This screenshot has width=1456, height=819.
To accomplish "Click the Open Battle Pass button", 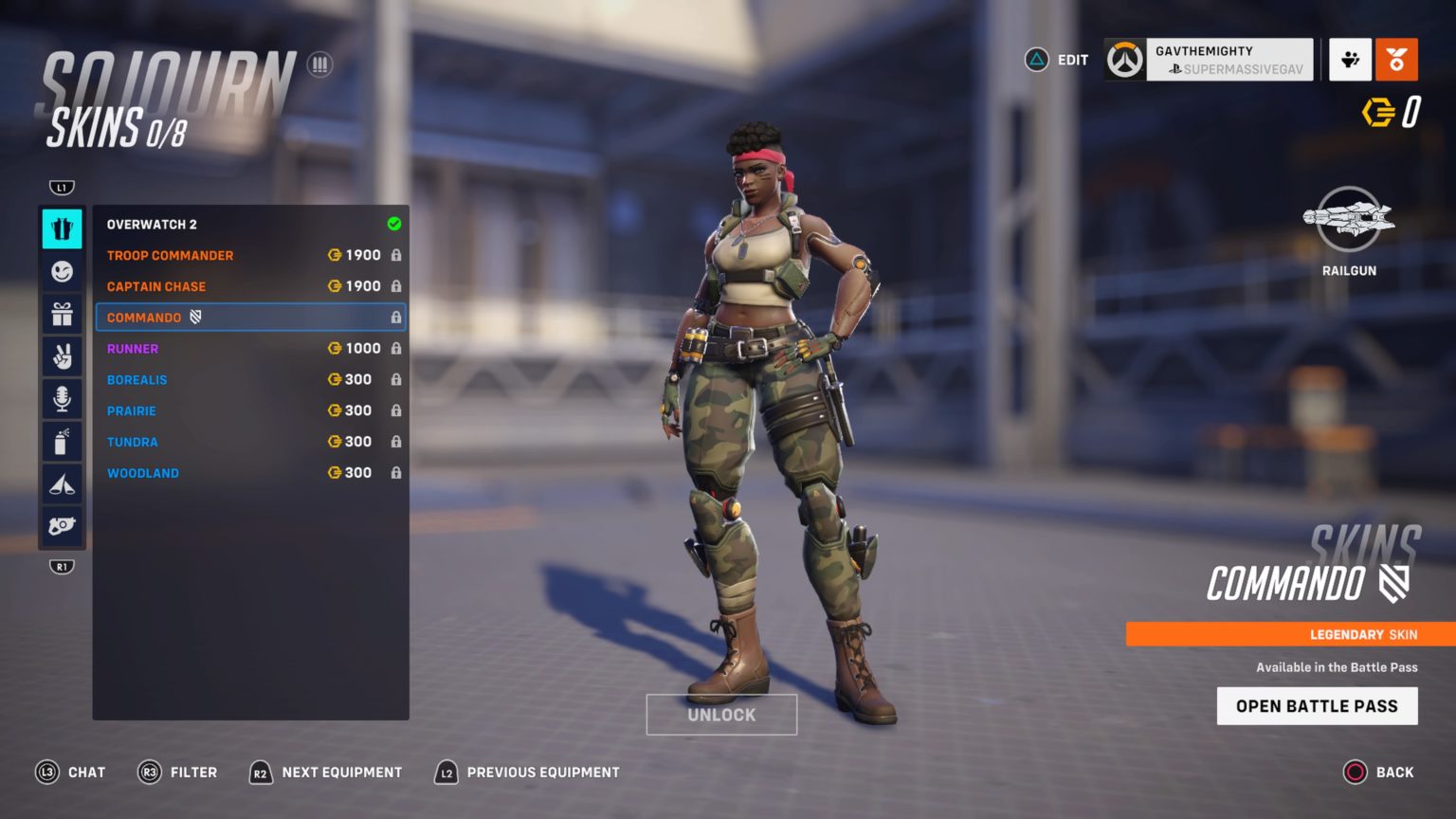I will click(1317, 705).
